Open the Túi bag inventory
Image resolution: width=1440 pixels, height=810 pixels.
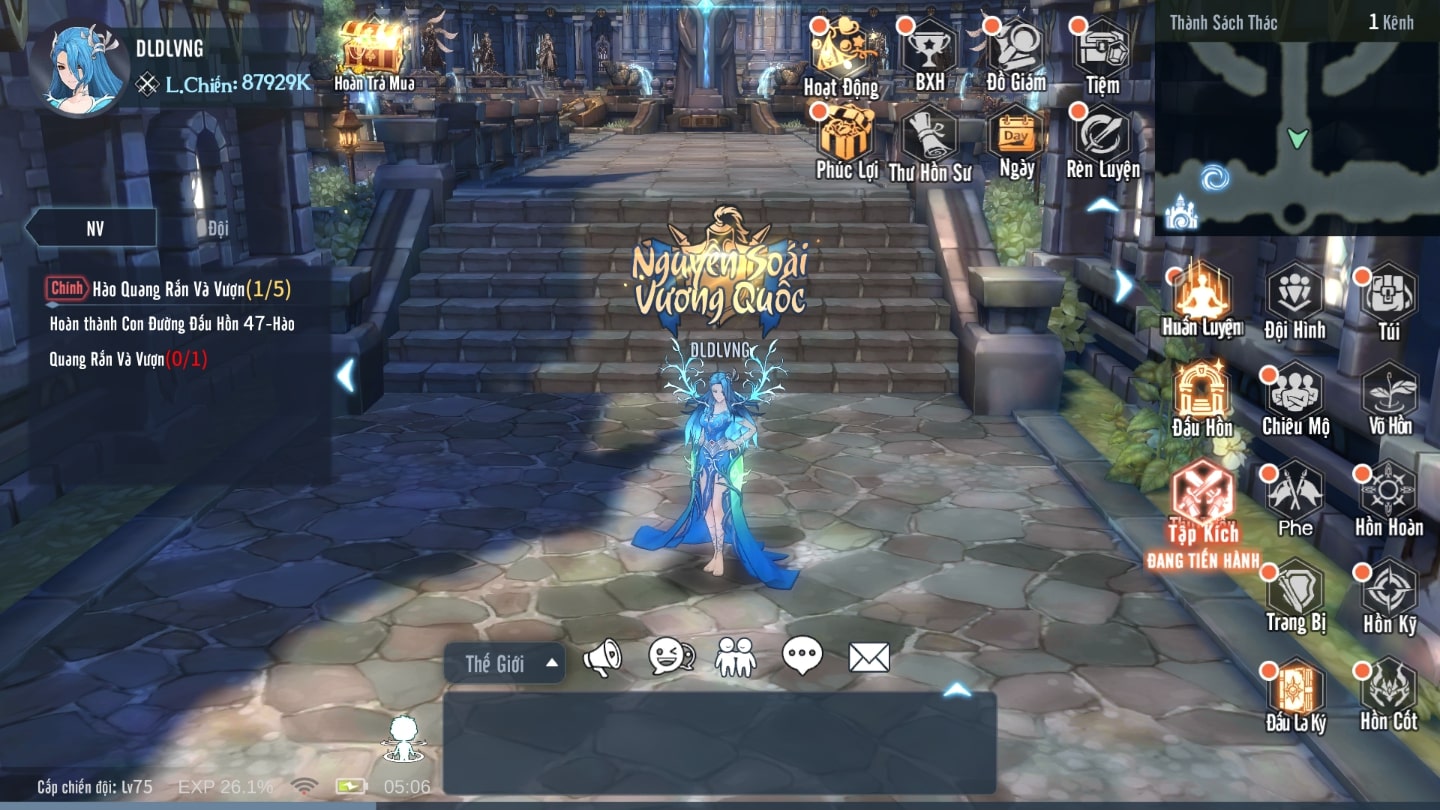point(1389,297)
